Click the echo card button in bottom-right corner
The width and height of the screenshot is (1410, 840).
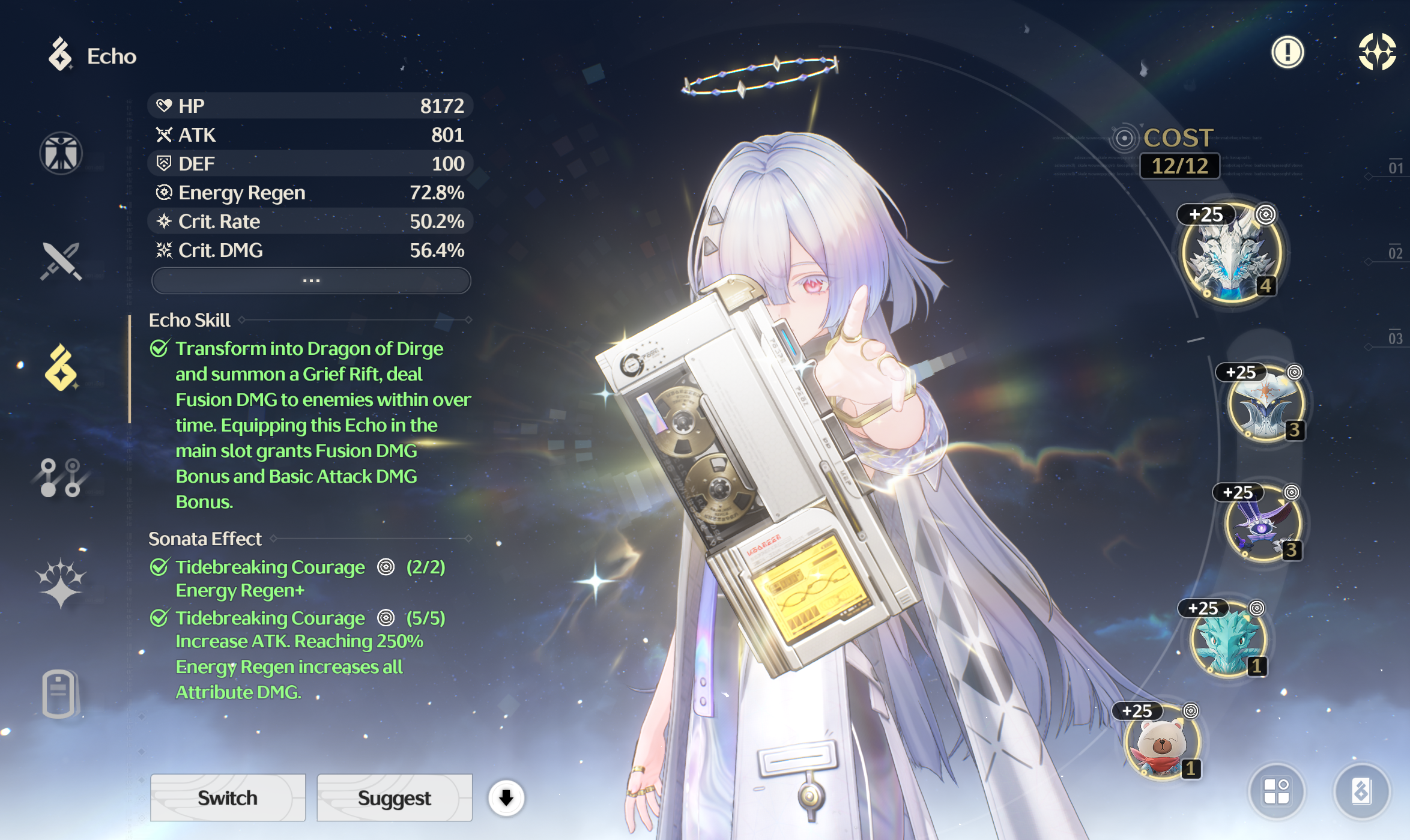tap(1361, 791)
